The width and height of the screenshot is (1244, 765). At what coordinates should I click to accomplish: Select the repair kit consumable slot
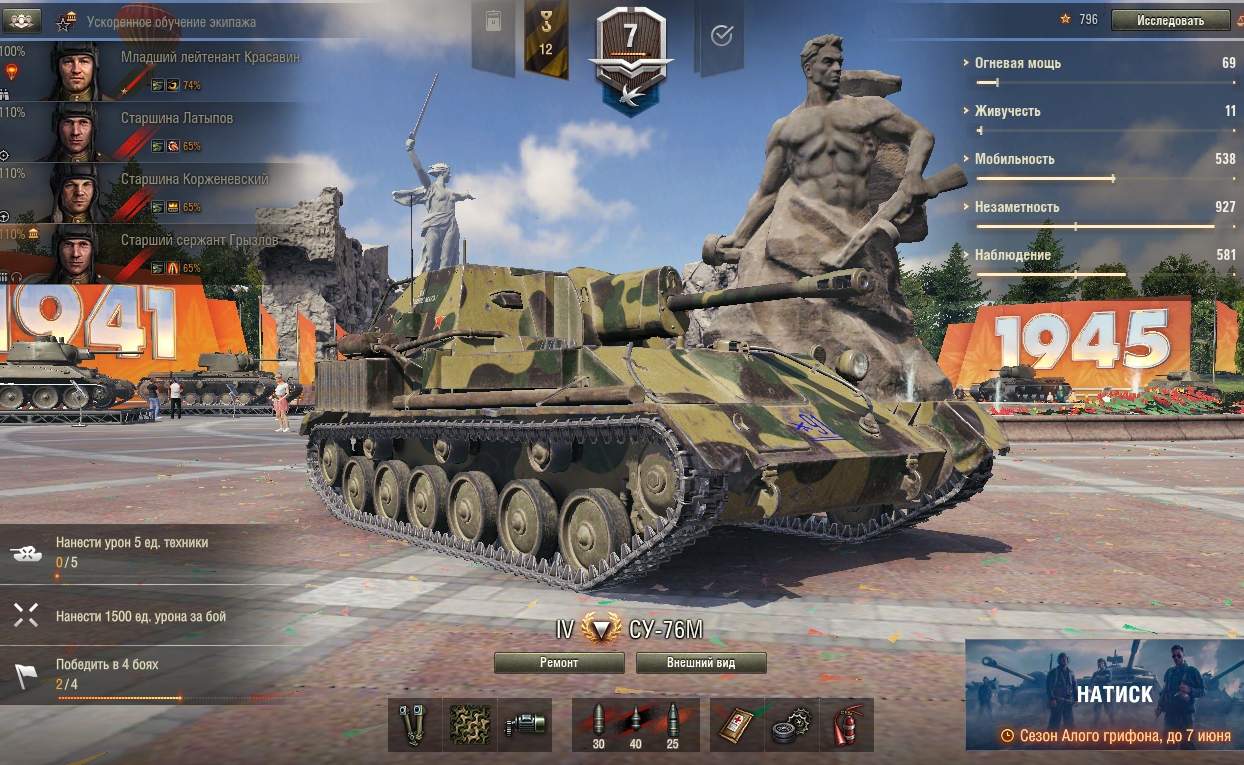click(x=791, y=724)
